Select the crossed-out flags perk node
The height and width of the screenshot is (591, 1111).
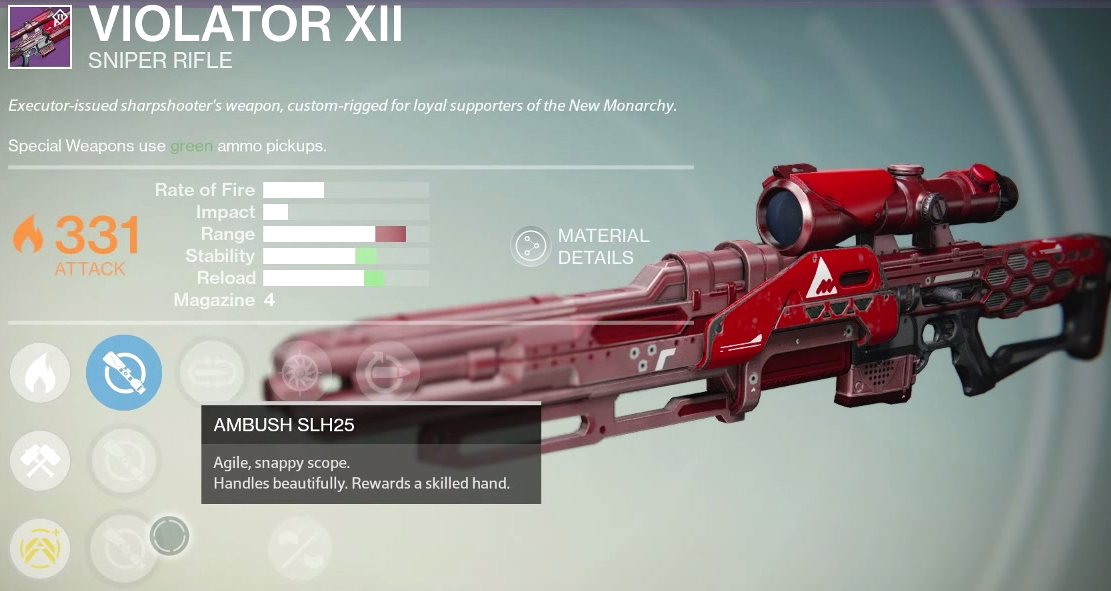click(300, 549)
